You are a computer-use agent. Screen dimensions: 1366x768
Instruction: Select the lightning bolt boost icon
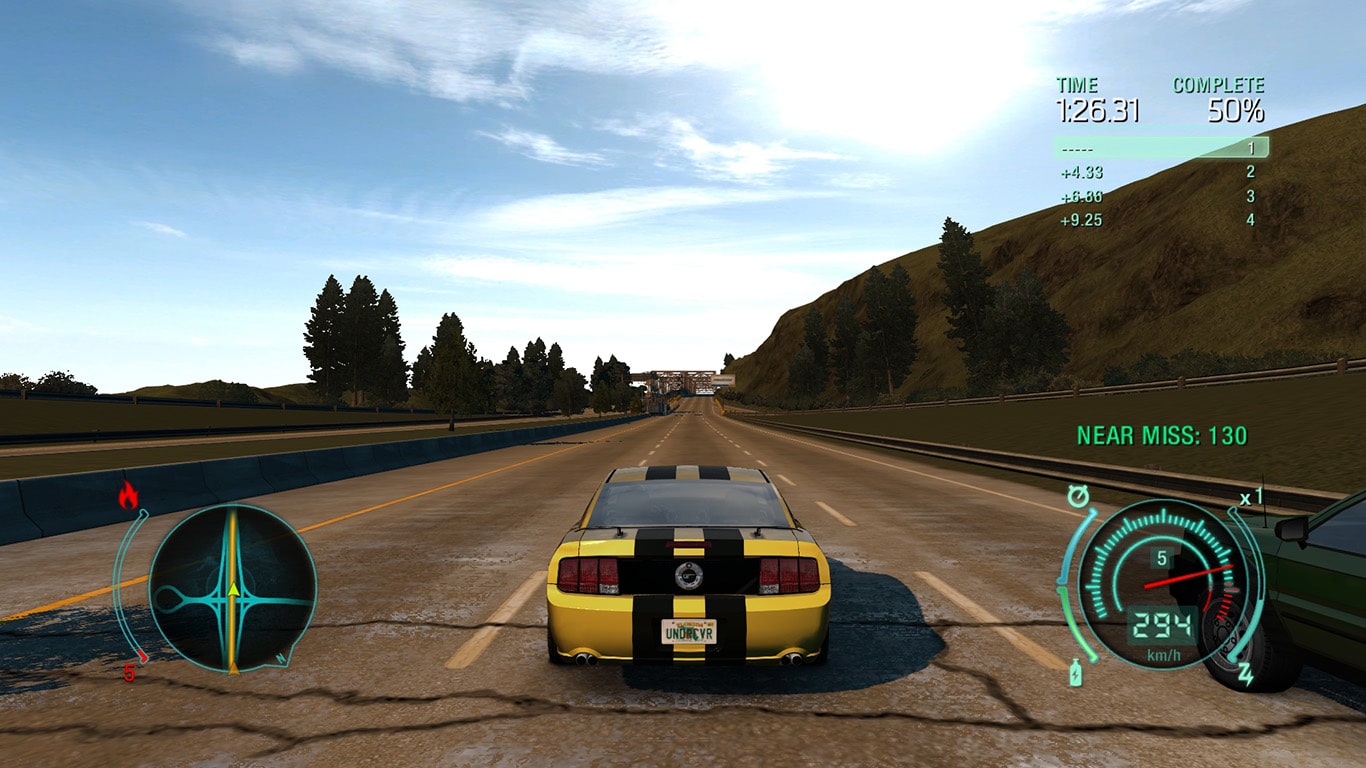tap(1246, 674)
